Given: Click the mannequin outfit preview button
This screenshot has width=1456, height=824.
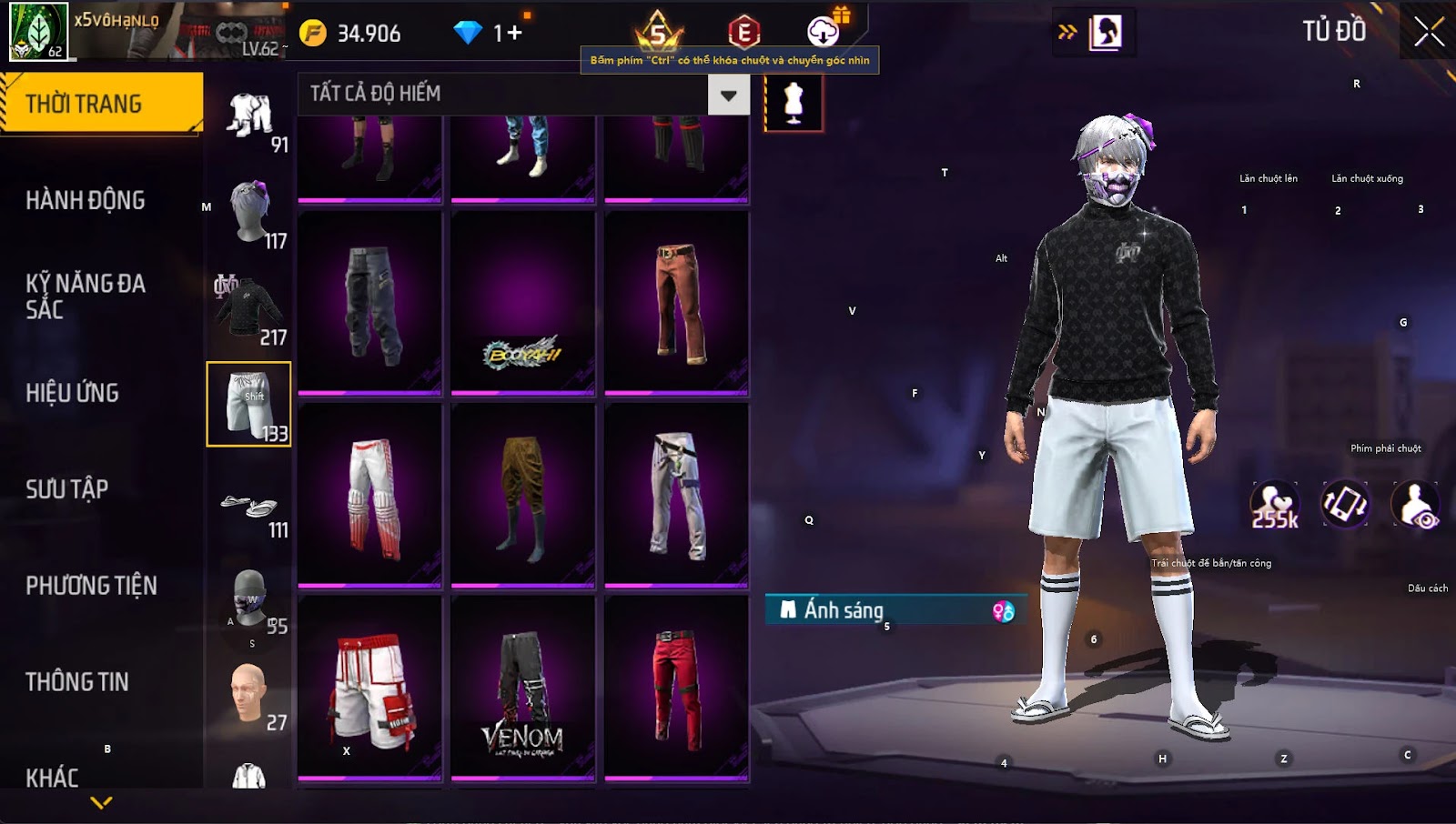Looking at the screenshot, I should 794,102.
